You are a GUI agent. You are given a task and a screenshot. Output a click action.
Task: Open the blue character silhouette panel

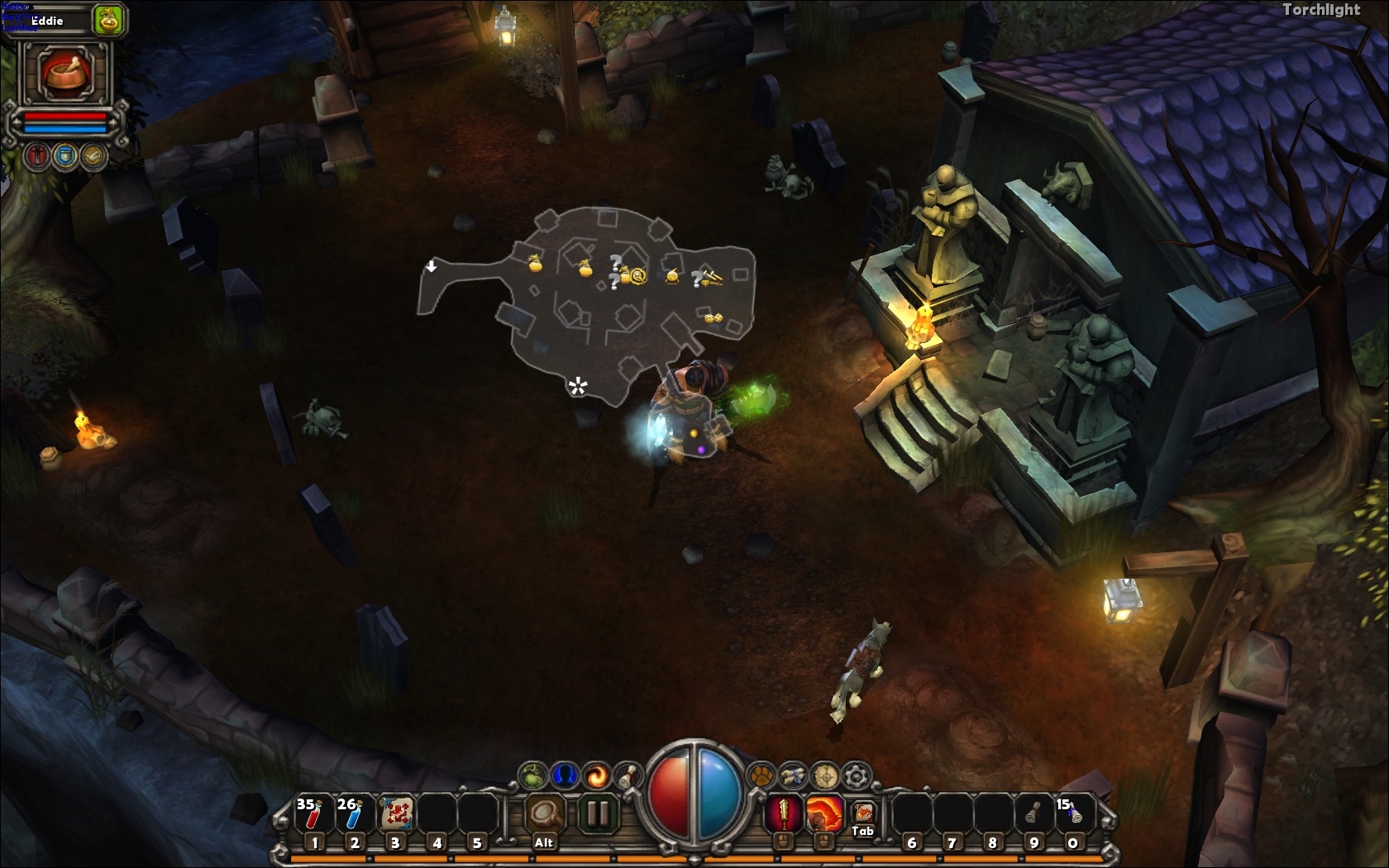click(x=565, y=775)
